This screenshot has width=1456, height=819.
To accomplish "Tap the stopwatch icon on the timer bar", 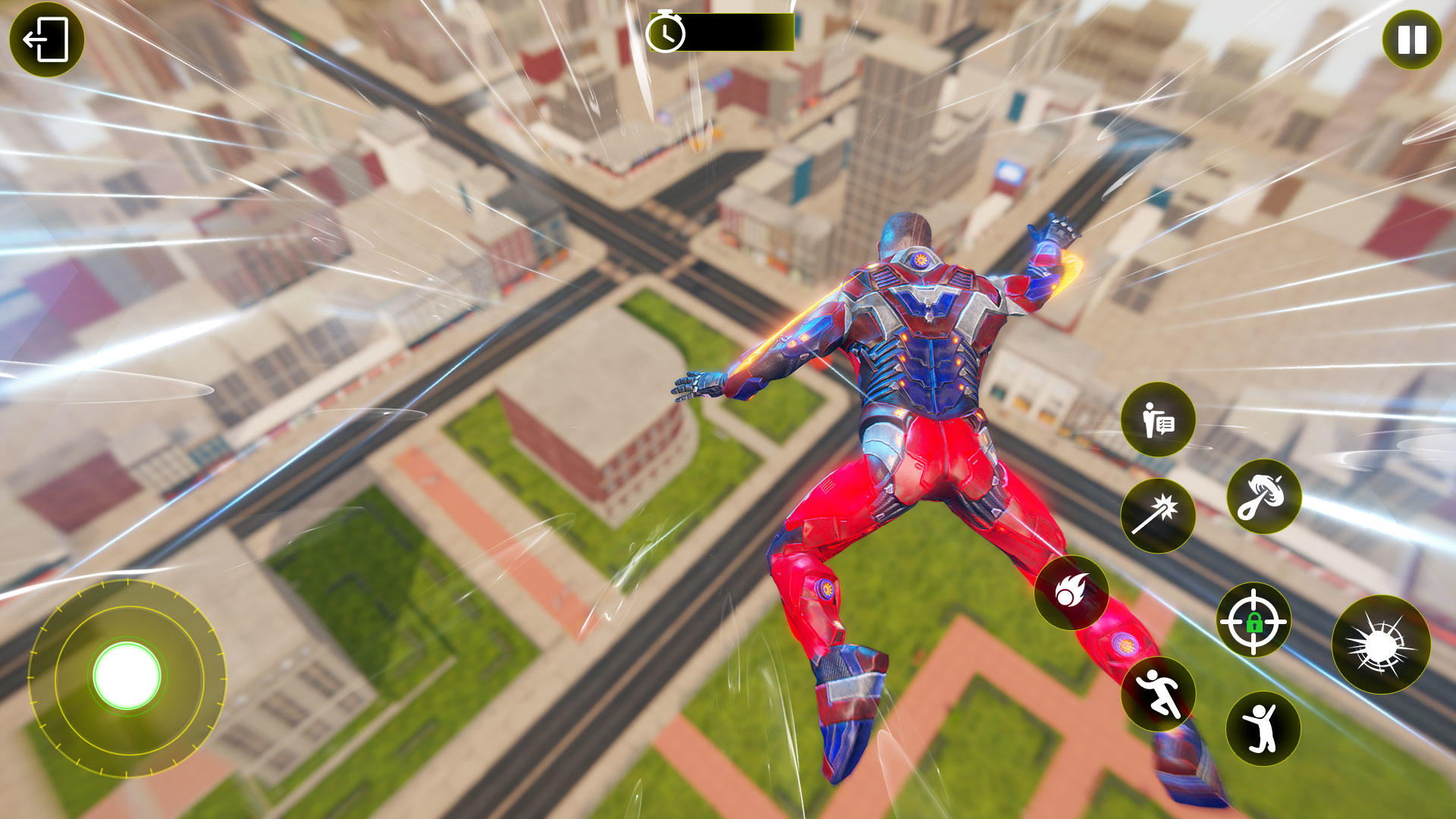I will click(x=667, y=32).
